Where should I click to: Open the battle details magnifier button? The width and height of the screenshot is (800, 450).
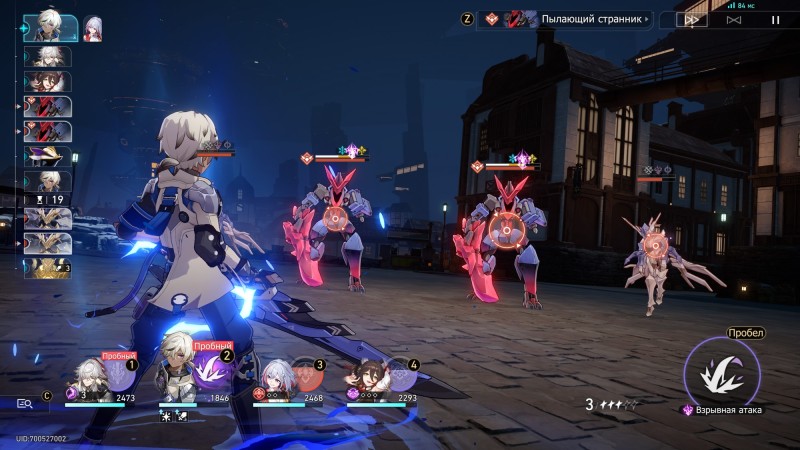coord(25,403)
